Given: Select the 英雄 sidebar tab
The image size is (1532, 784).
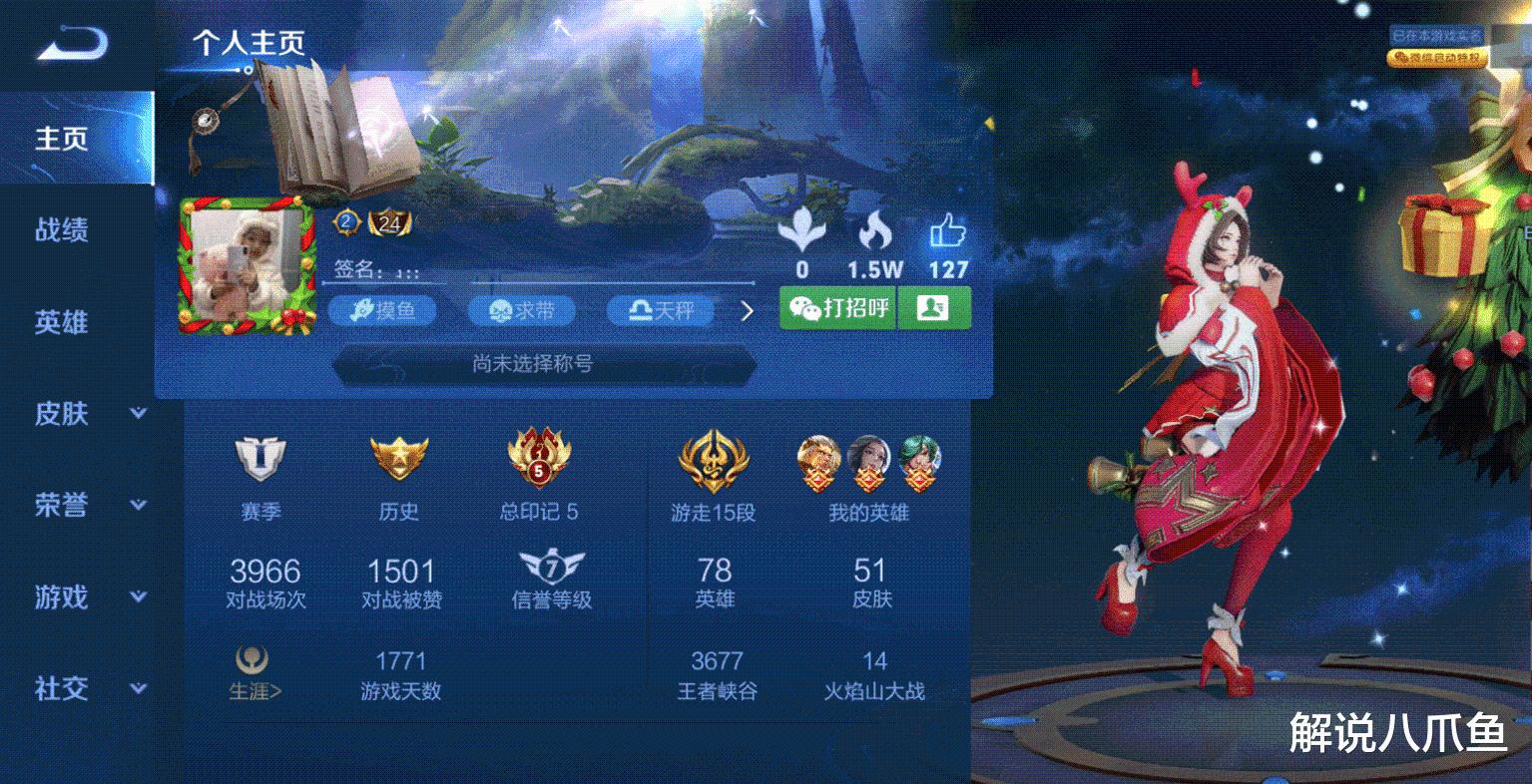Looking at the screenshot, I should (x=62, y=322).
